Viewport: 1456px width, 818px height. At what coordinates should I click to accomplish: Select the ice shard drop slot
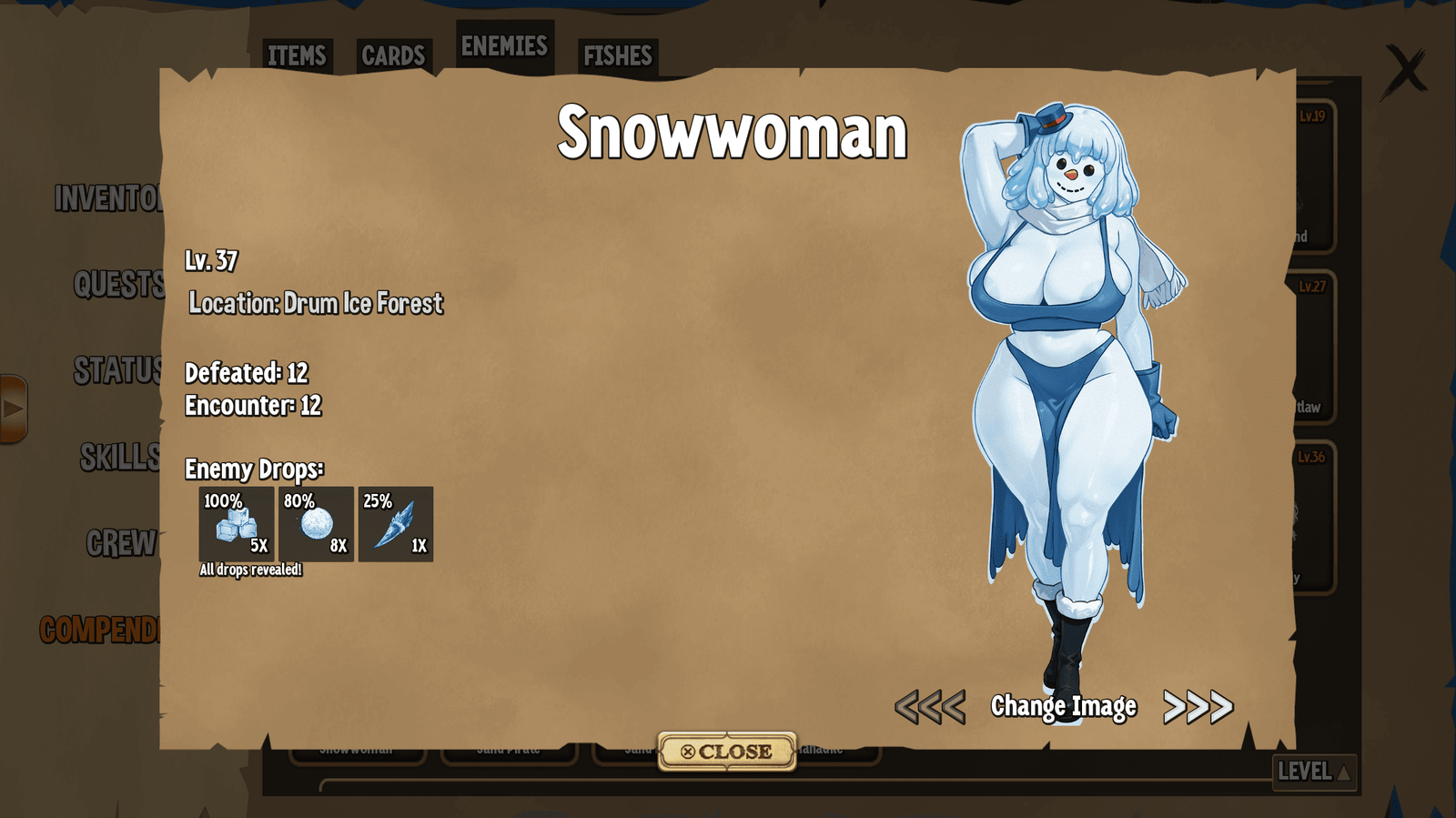396,524
